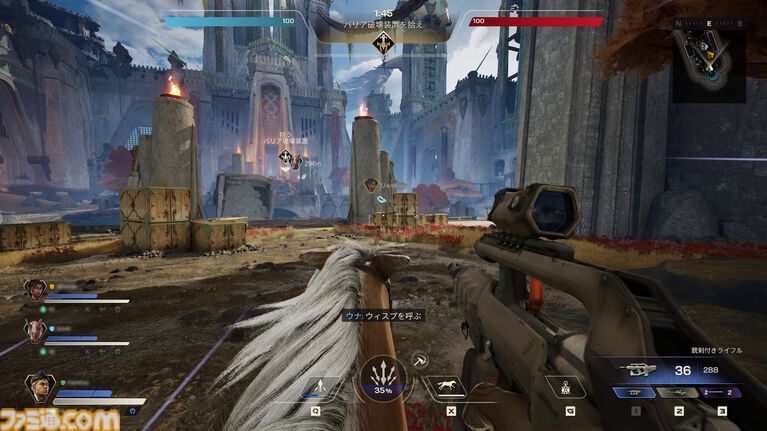
Task: Click the Famitsu.com watermark logo
Action: tap(60, 418)
